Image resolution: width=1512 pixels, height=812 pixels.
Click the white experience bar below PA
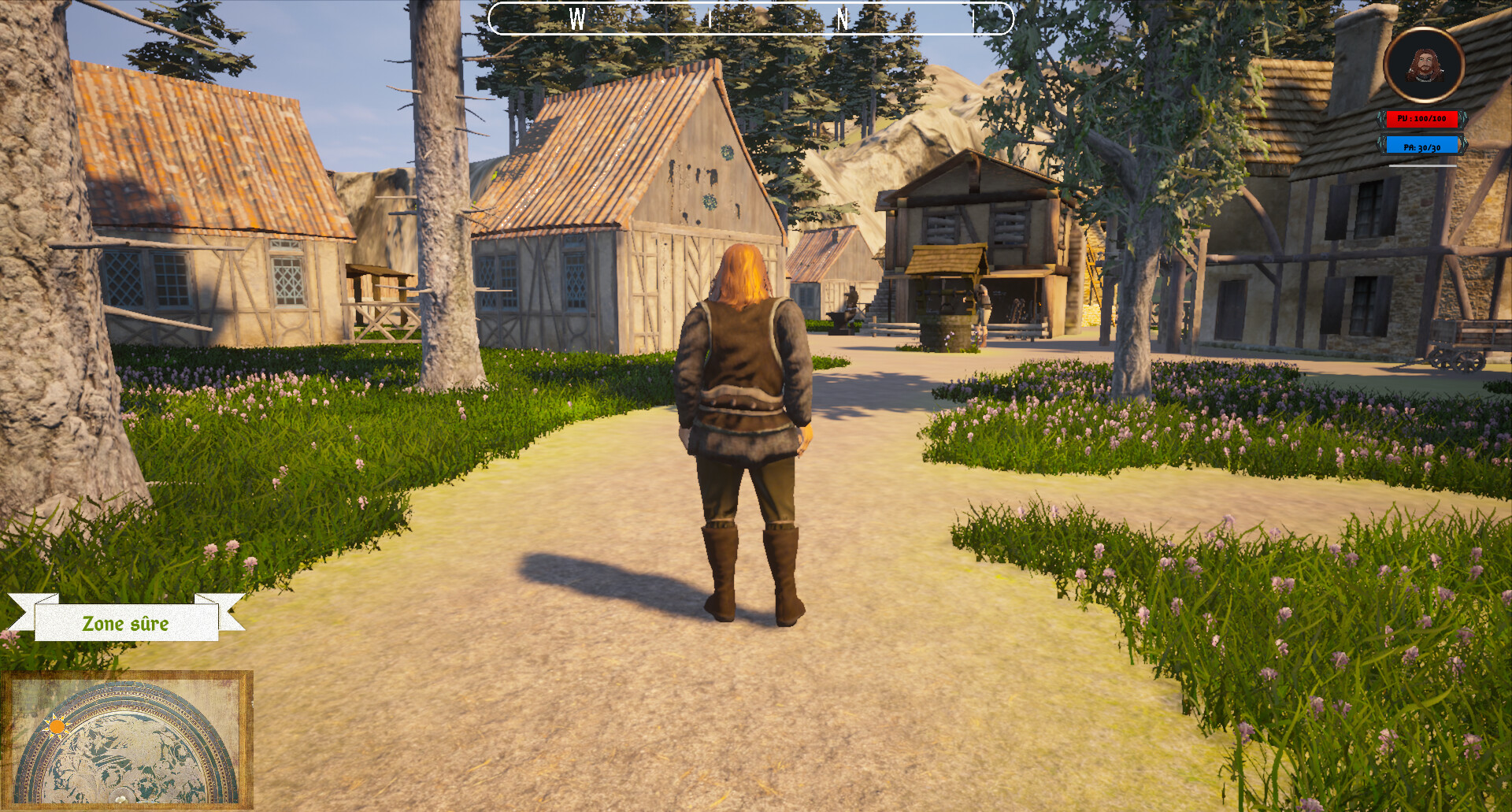[x=1422, y=166]
